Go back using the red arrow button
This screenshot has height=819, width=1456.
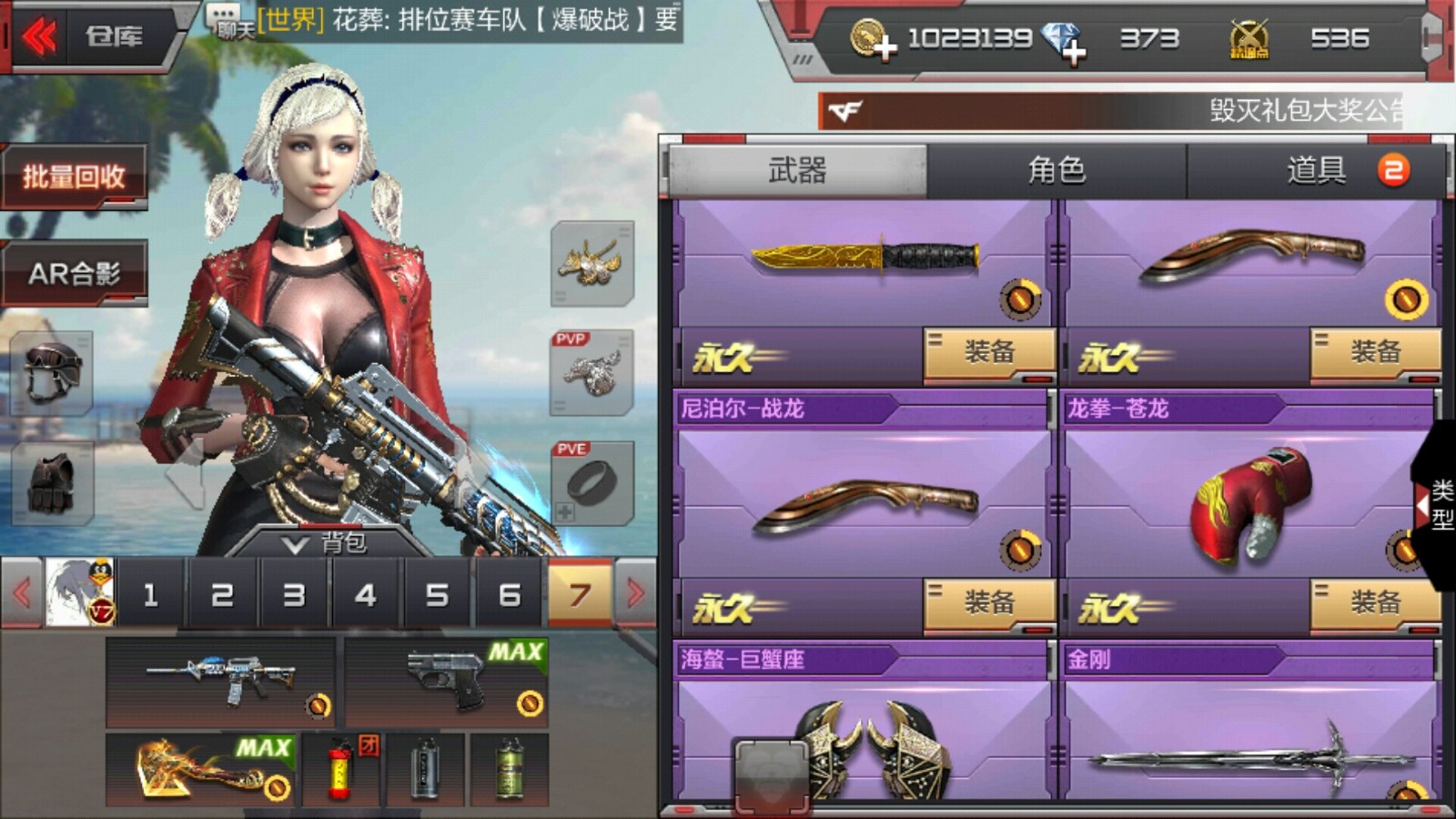point(40,37)
